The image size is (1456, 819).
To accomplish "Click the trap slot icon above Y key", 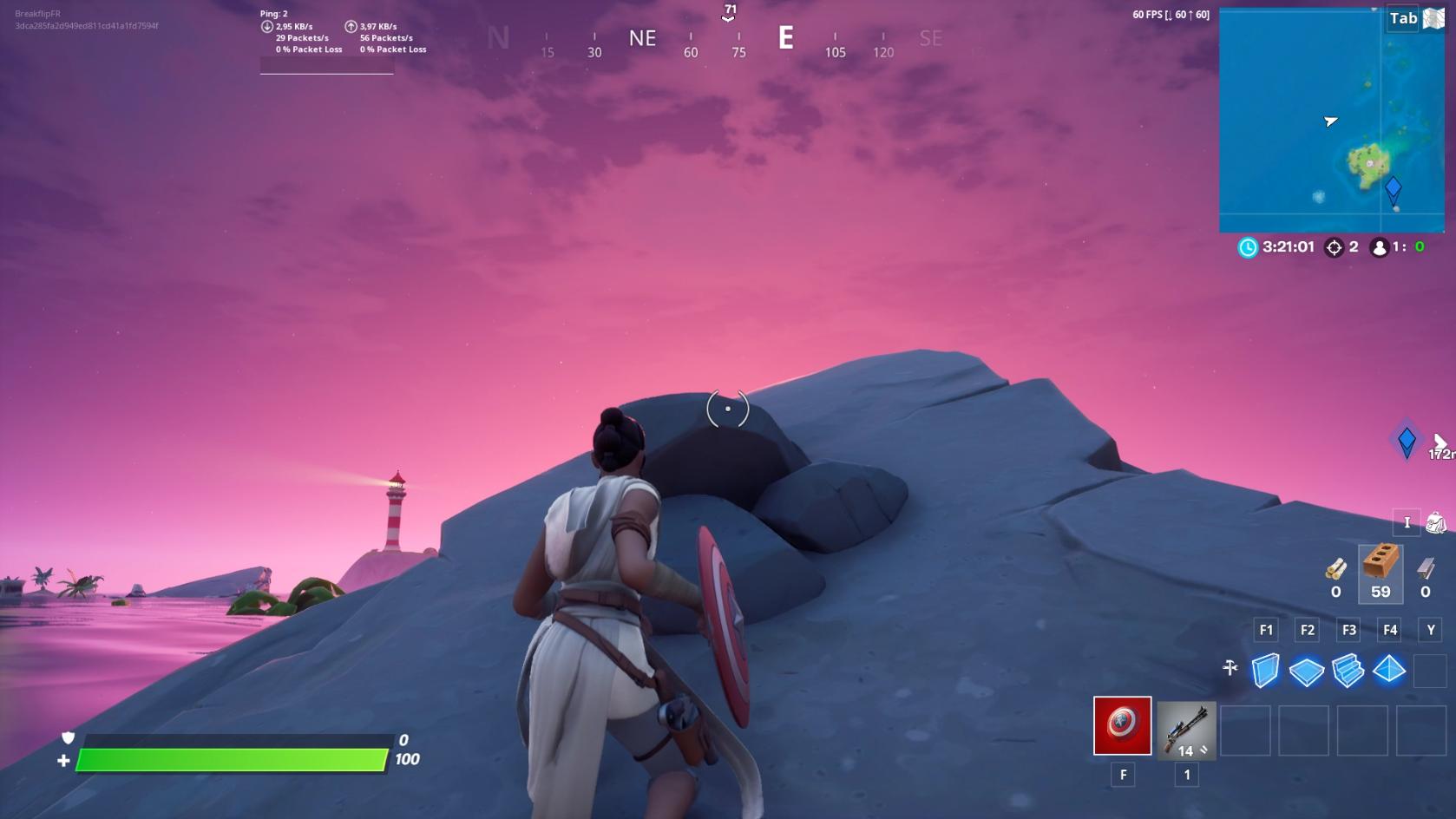I will click(x=1429, y=670).
